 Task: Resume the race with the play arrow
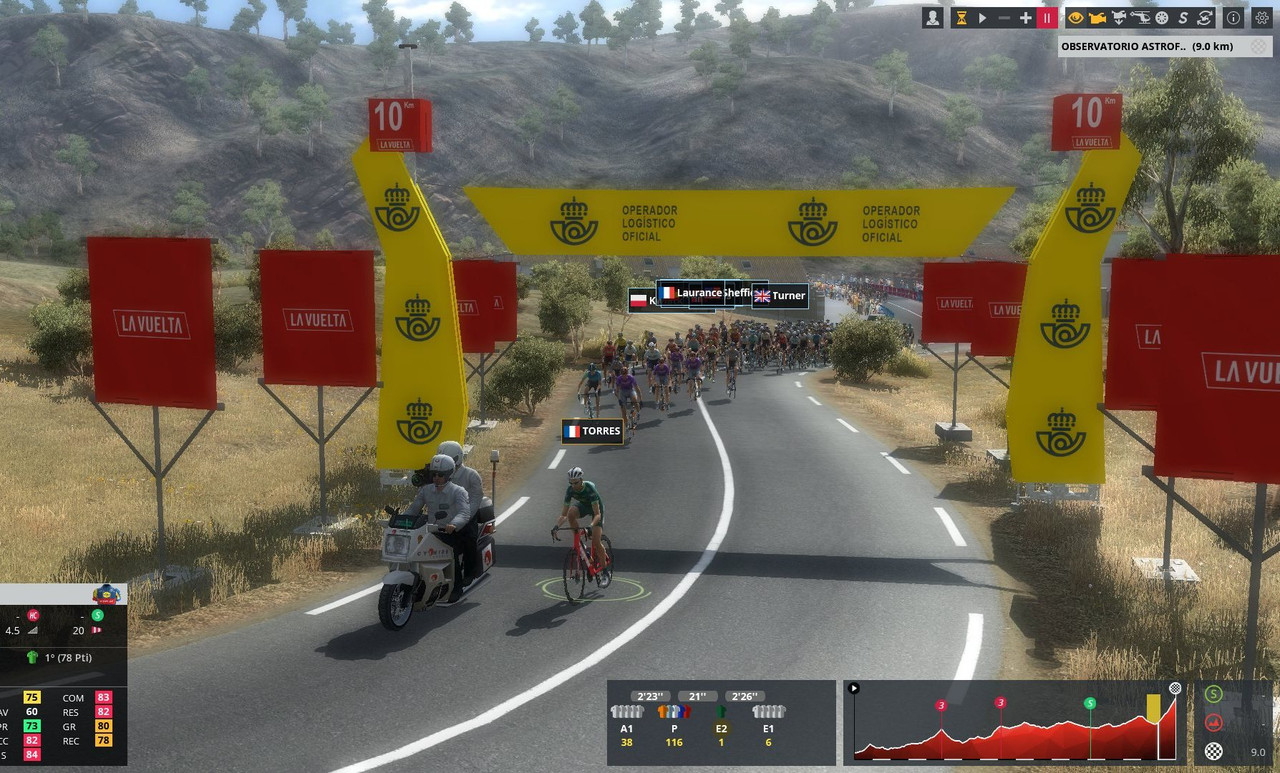tap(983, 18)
